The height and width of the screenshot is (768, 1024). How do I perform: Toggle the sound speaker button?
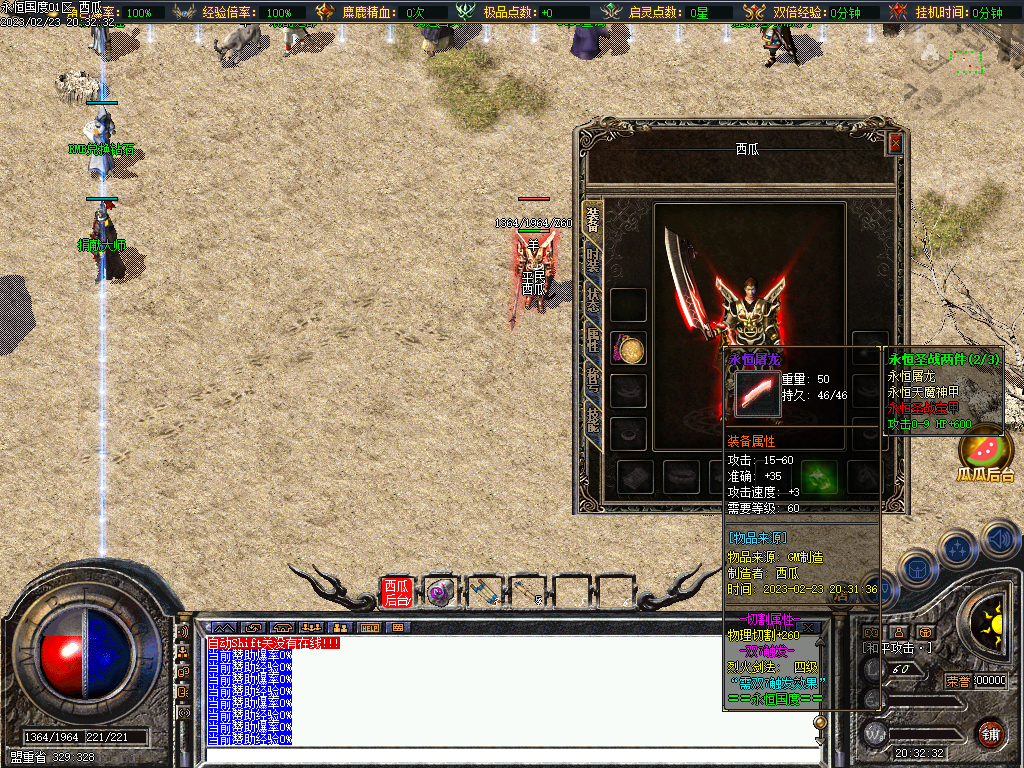(999, 540)
